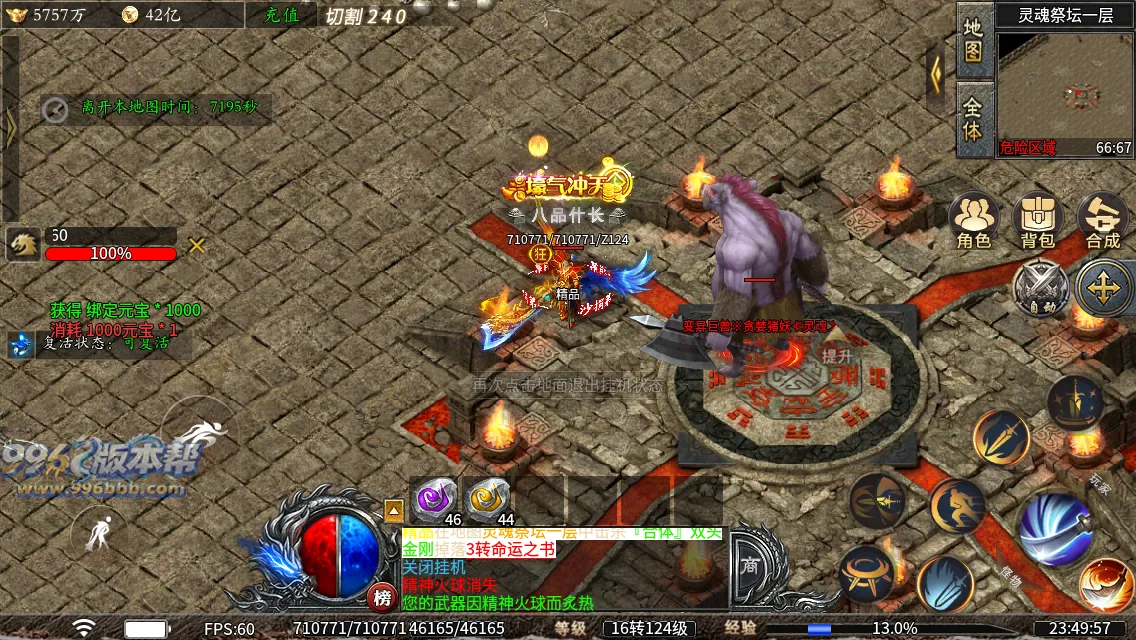Screen dimensions: 1136x640
Task: Use the yellow swirl stone slot
Action: point(488,497)
